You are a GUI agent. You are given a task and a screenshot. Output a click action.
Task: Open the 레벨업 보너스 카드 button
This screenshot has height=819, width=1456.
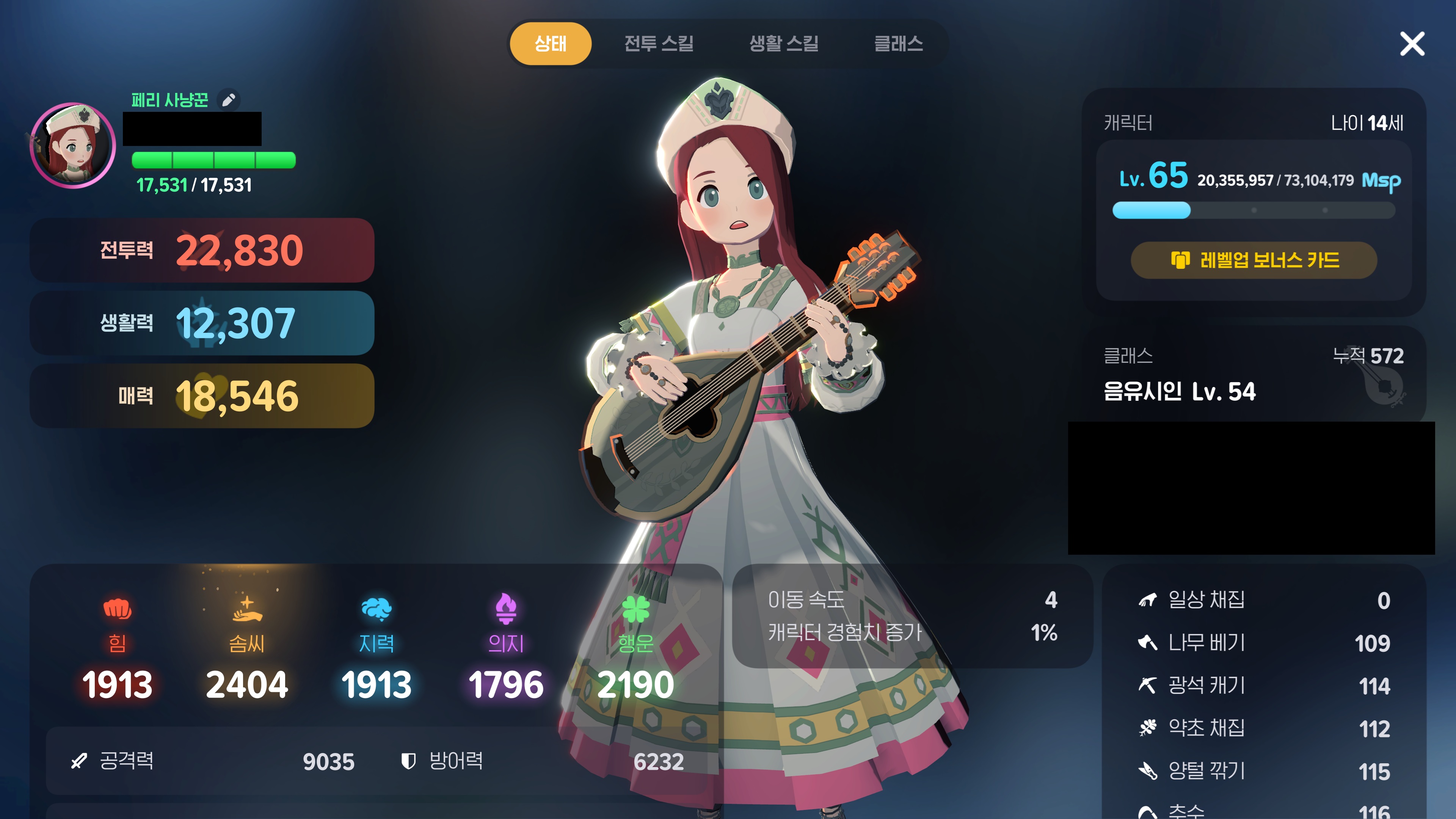click(x=1253, y=260)
